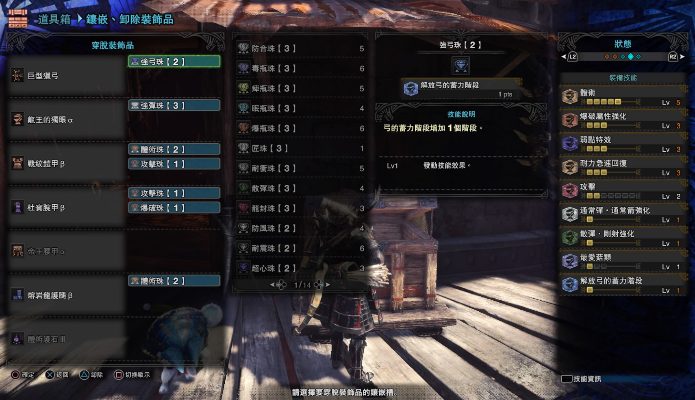Screen dimensions: 695x400
Task: Choose the 熔岩龍腰賻β armor row
Action: click(x=65, y=295)
